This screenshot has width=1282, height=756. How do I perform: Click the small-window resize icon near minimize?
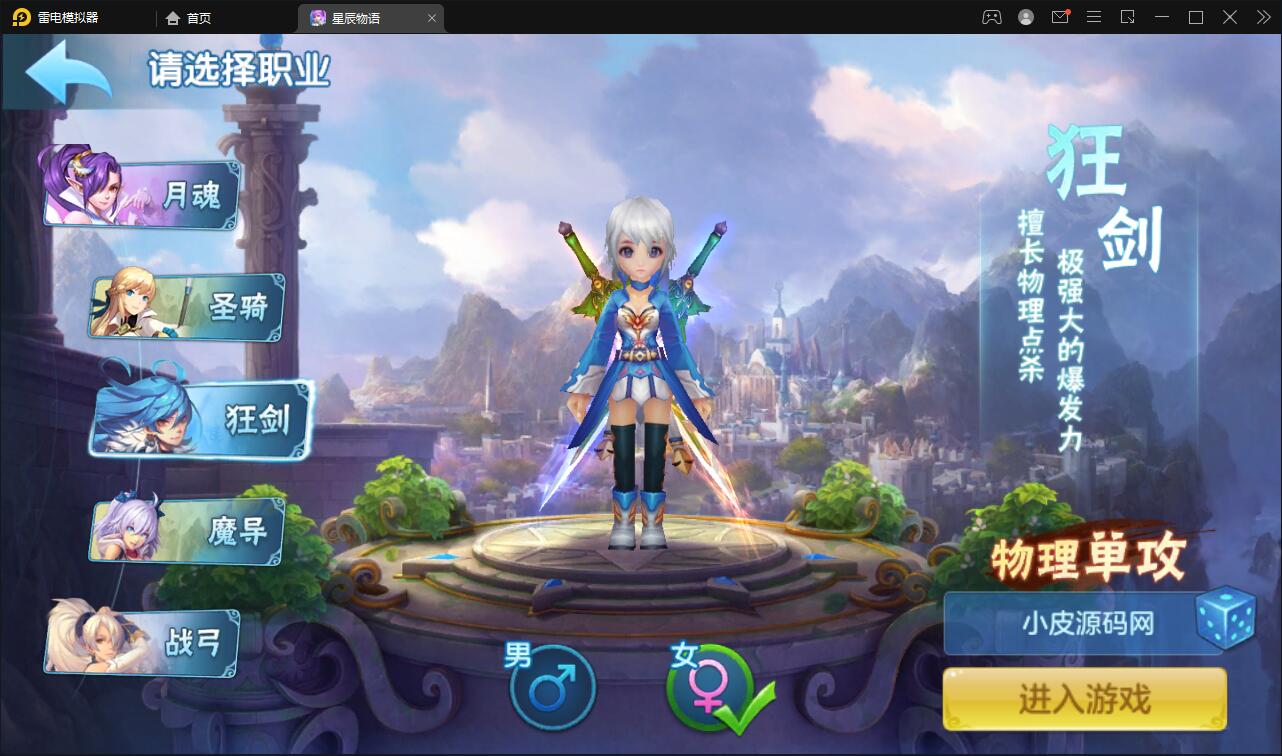click(x=1129, y=17)
